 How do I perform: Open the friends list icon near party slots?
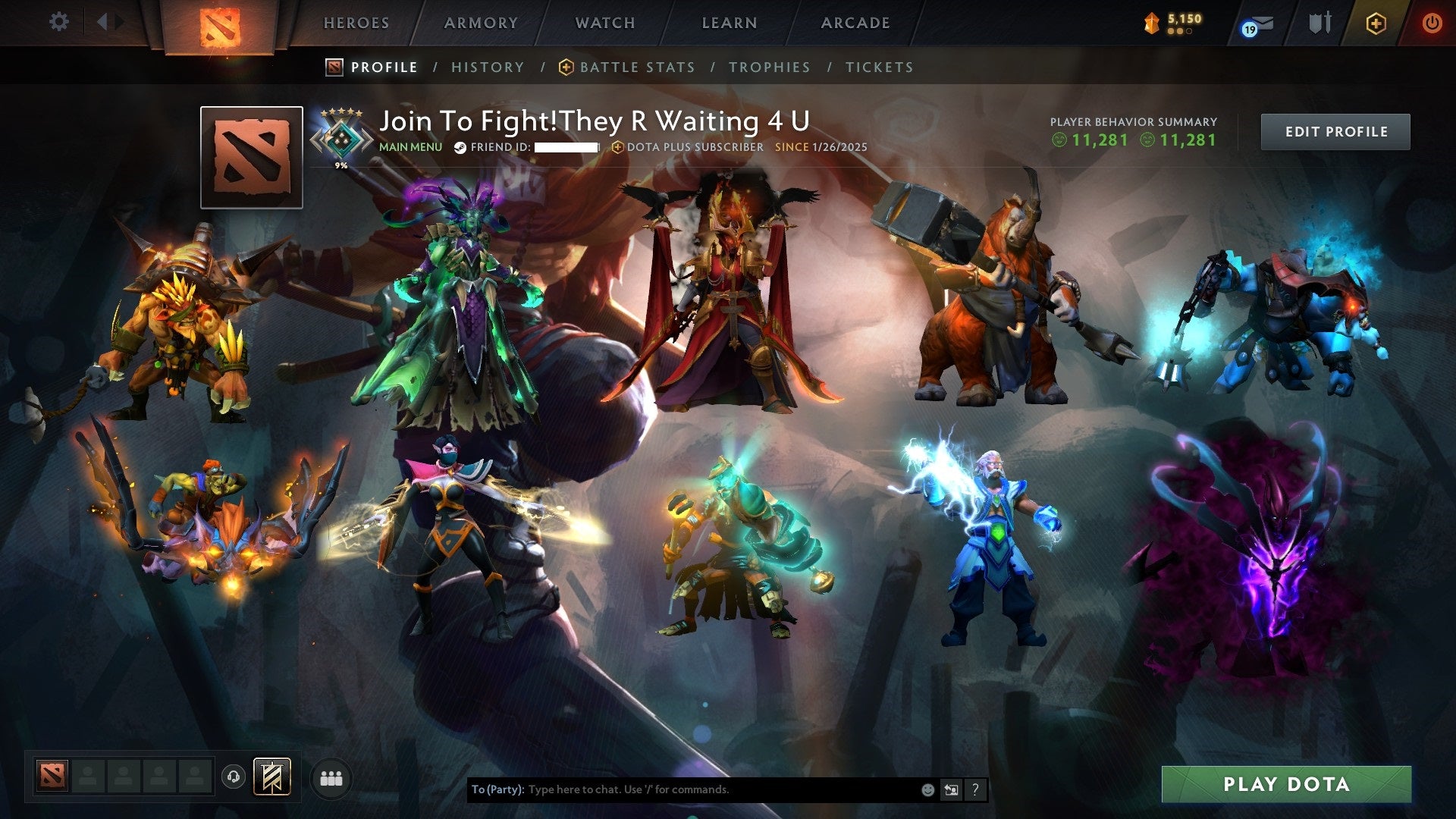(329, 777)
